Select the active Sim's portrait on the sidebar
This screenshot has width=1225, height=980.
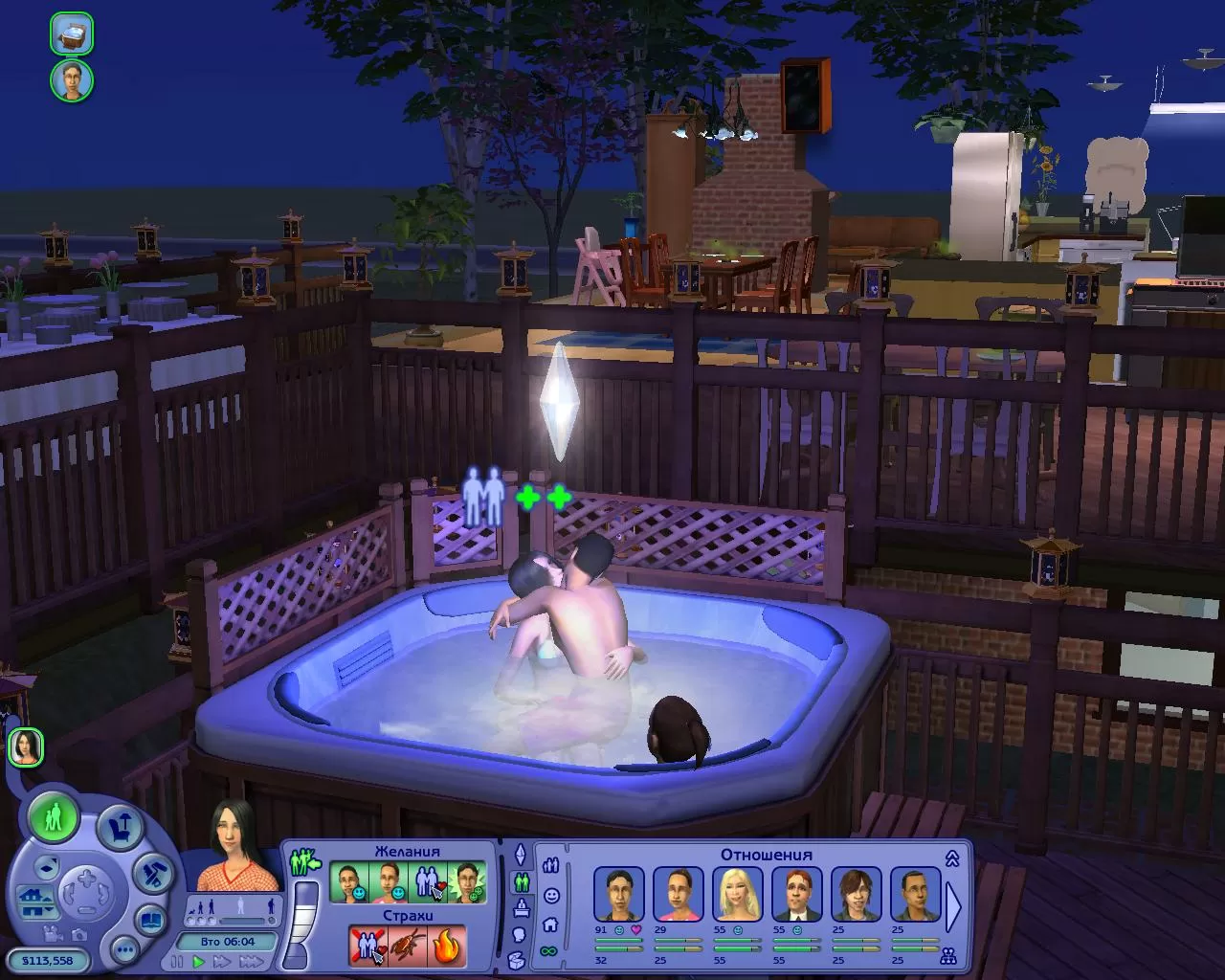pos(26,746)
